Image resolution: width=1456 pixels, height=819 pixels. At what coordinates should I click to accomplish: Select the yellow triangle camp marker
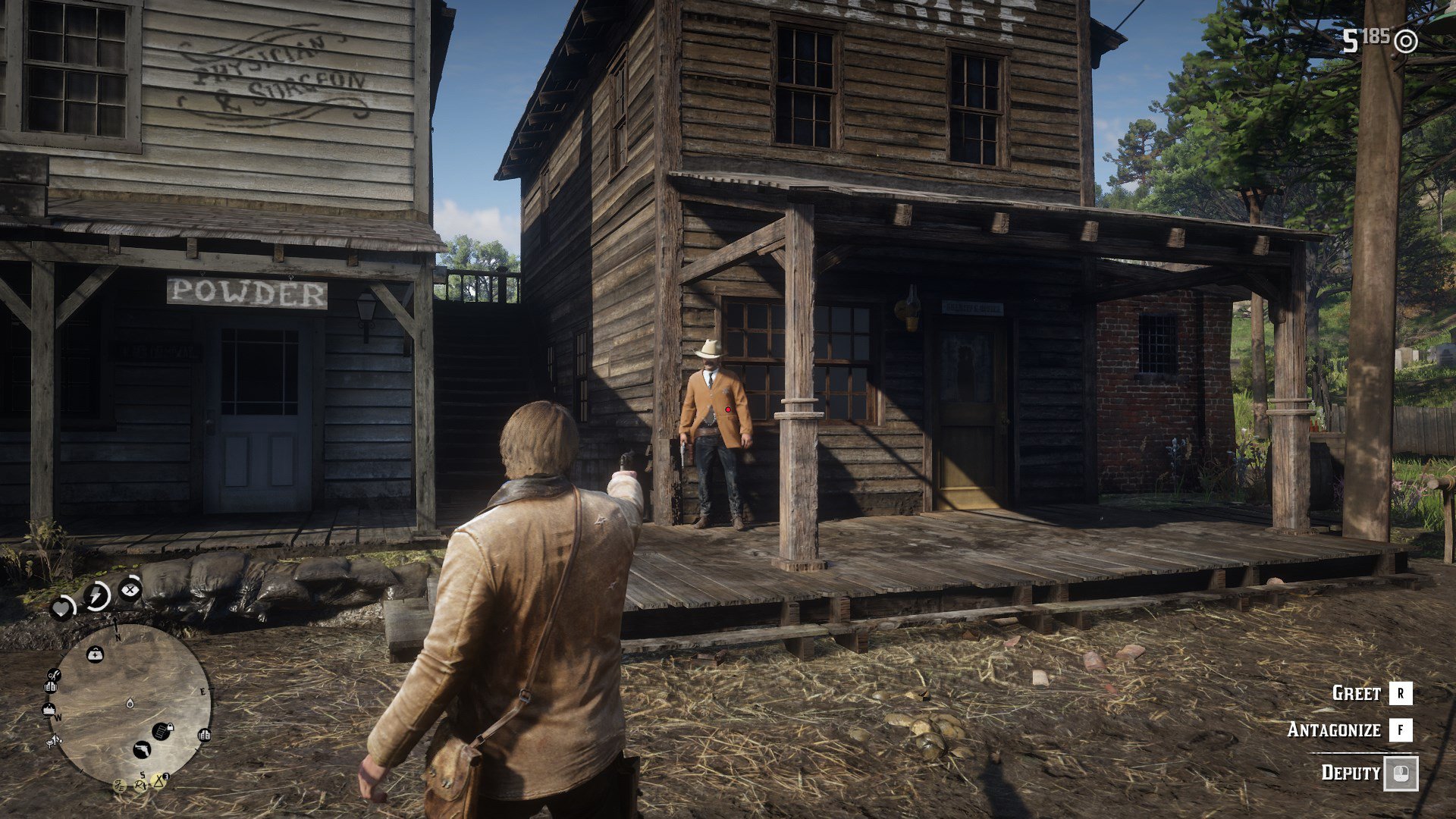click(158, 780)
